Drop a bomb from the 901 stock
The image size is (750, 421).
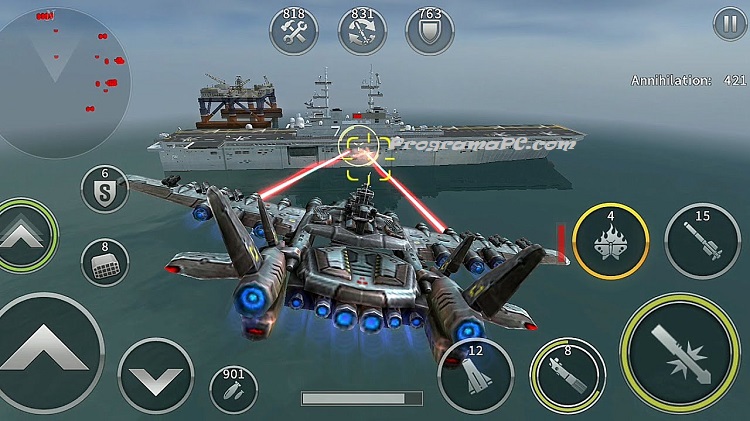tap(234, 390)
